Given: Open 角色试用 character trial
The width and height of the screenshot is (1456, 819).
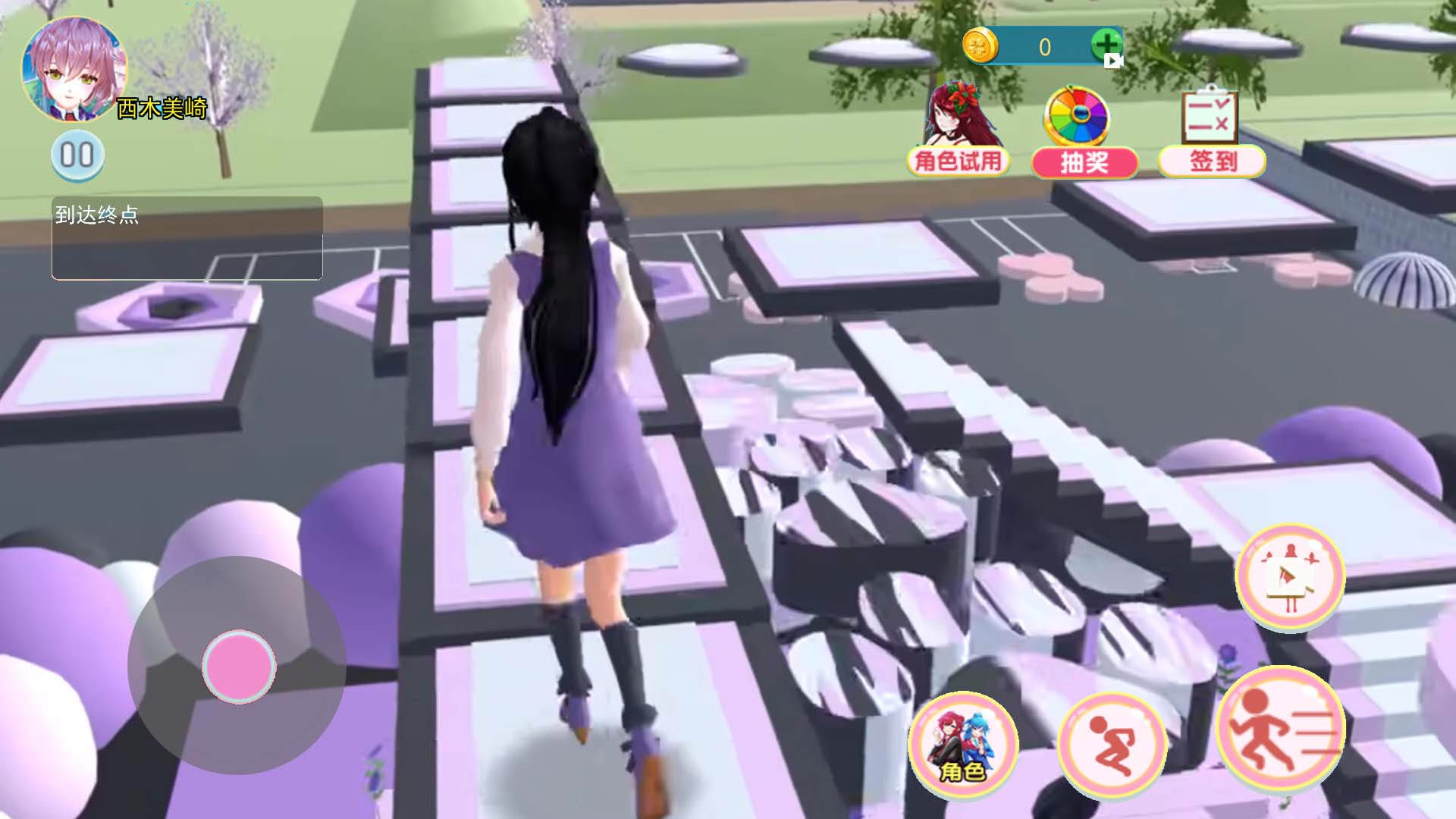Looking at the screenshot, I should click(x=958, y=130).
